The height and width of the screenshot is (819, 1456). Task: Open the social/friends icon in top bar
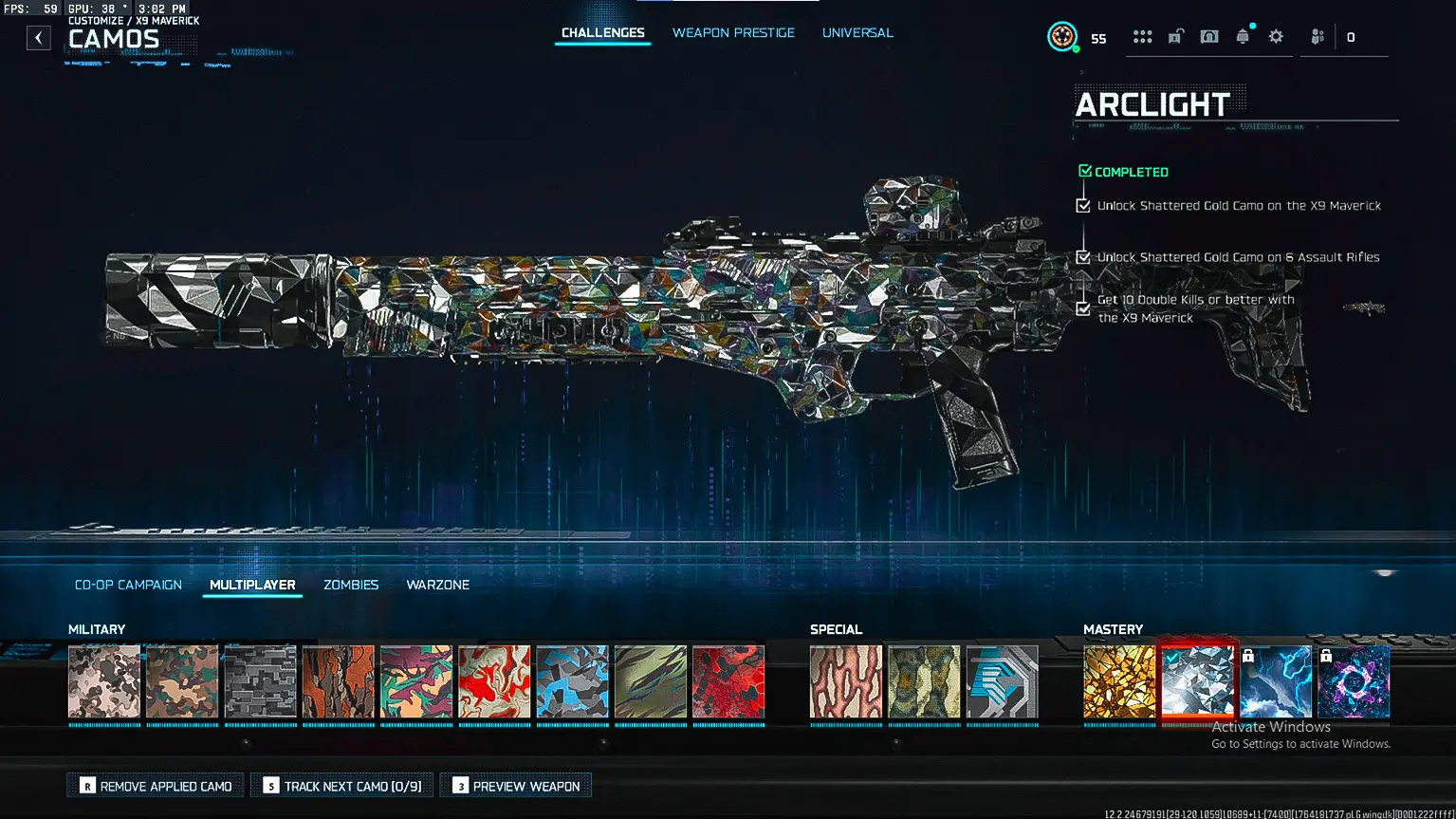1317,36
